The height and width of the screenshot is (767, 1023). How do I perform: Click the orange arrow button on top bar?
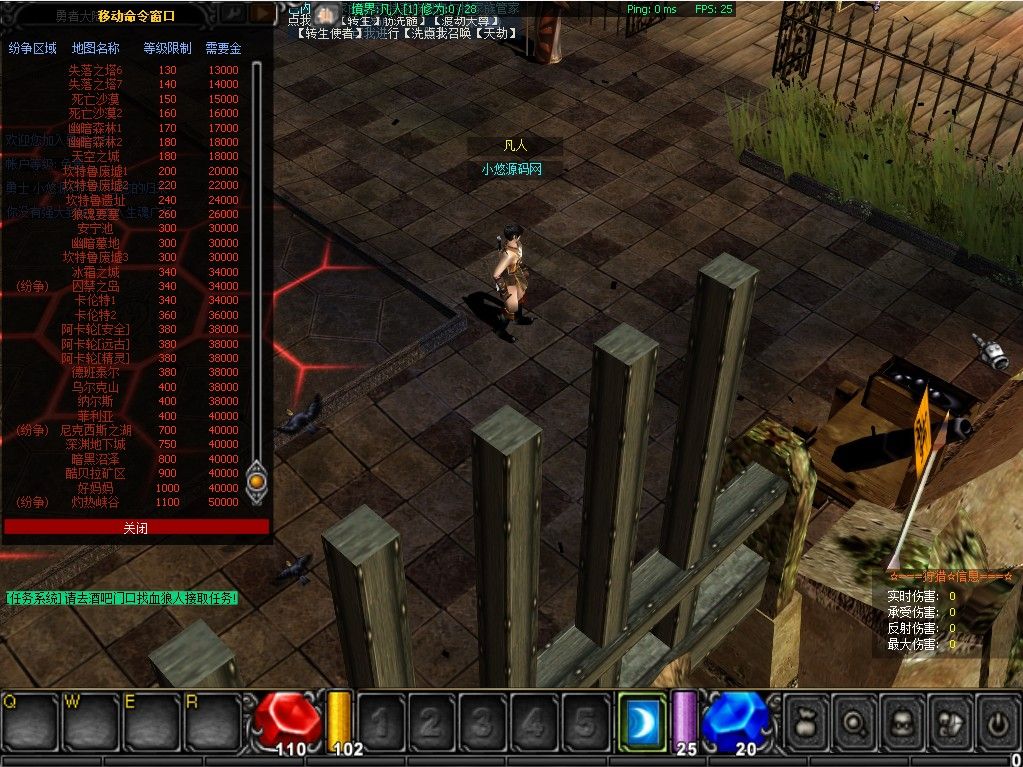click(261, 13)
